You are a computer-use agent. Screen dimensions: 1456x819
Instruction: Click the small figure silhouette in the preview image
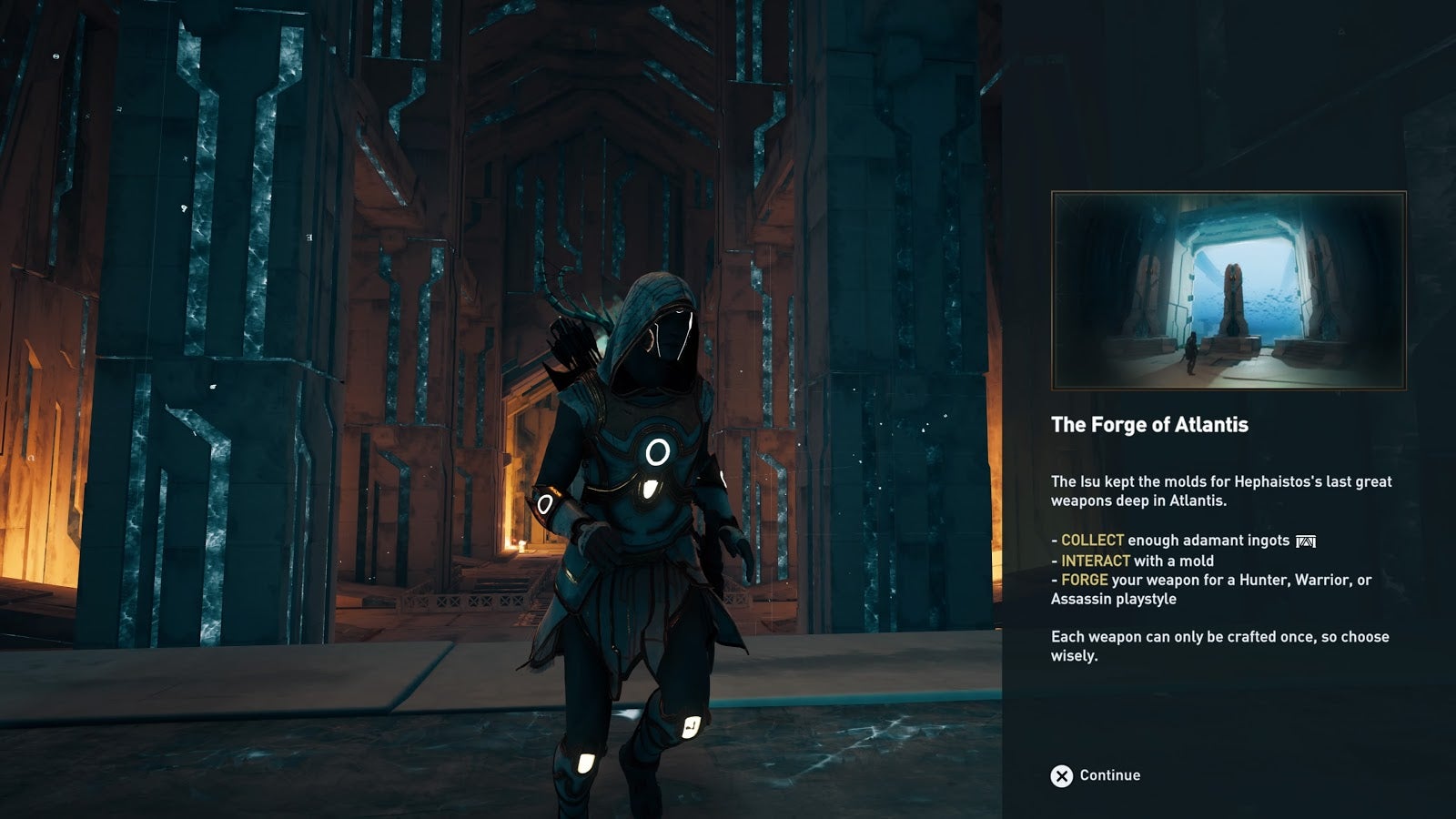[1192, 353]
